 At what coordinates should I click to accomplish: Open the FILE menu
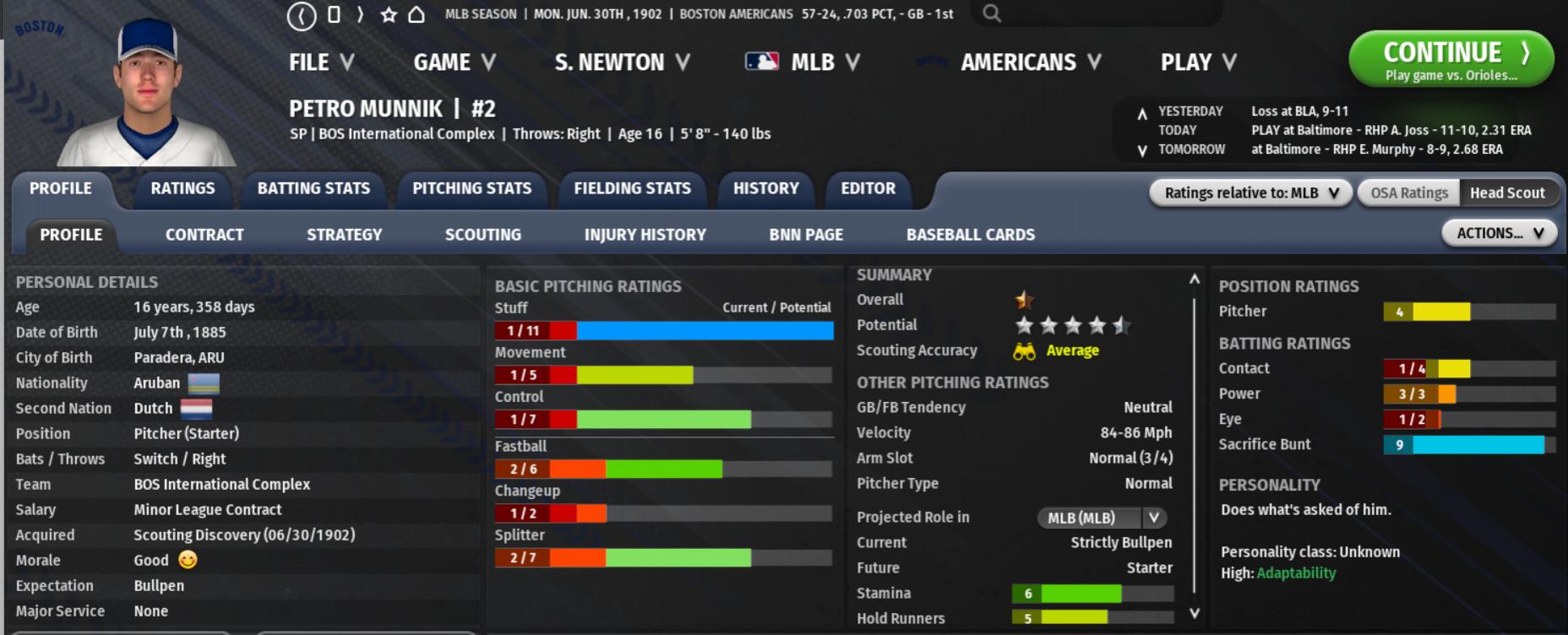click(x=321, y=62)
